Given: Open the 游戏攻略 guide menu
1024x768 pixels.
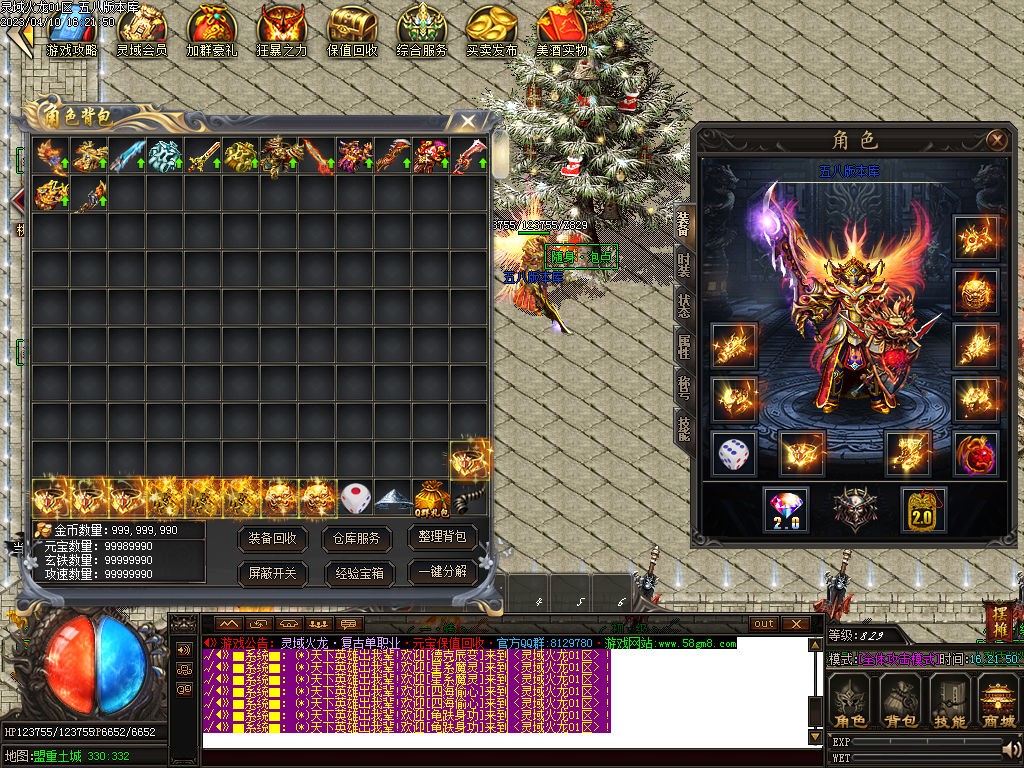Looking at the screenshot, I should (x=71, y=30).
